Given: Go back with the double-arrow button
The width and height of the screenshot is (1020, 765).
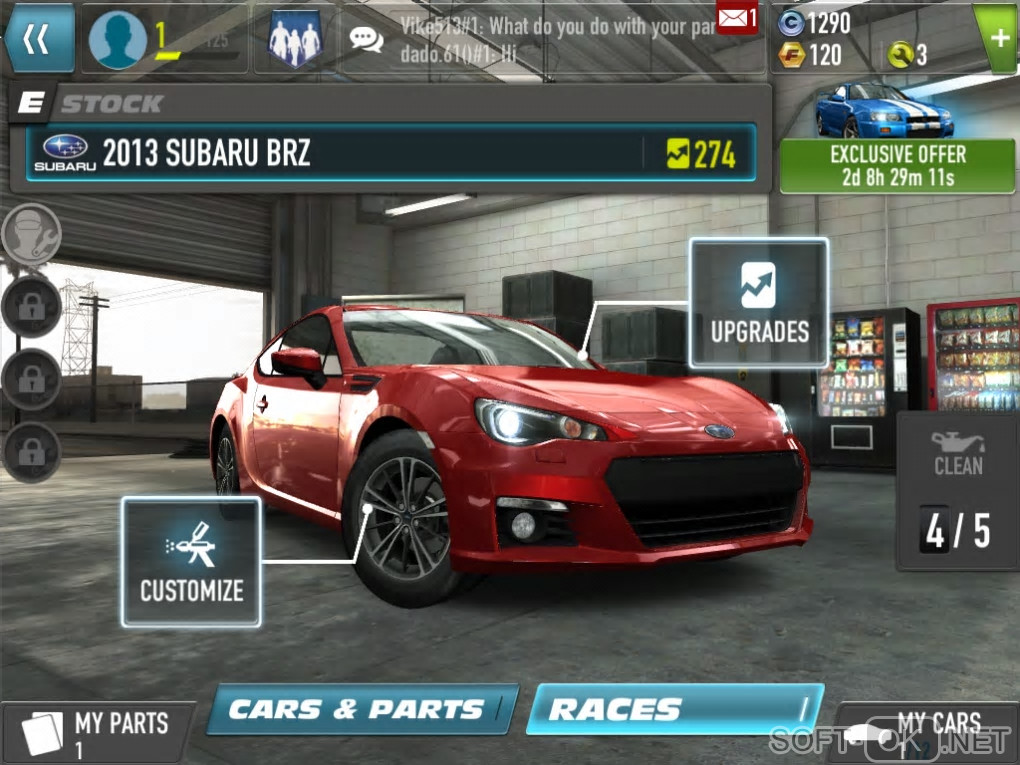Looking at the screenshot, I should click(38, 39).
